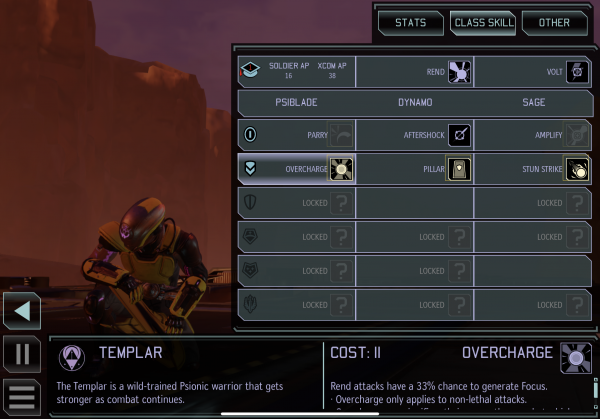This screenshot has height=419, width=600.
Task: Show the OTHER tab
Action: tap(554, 22)
